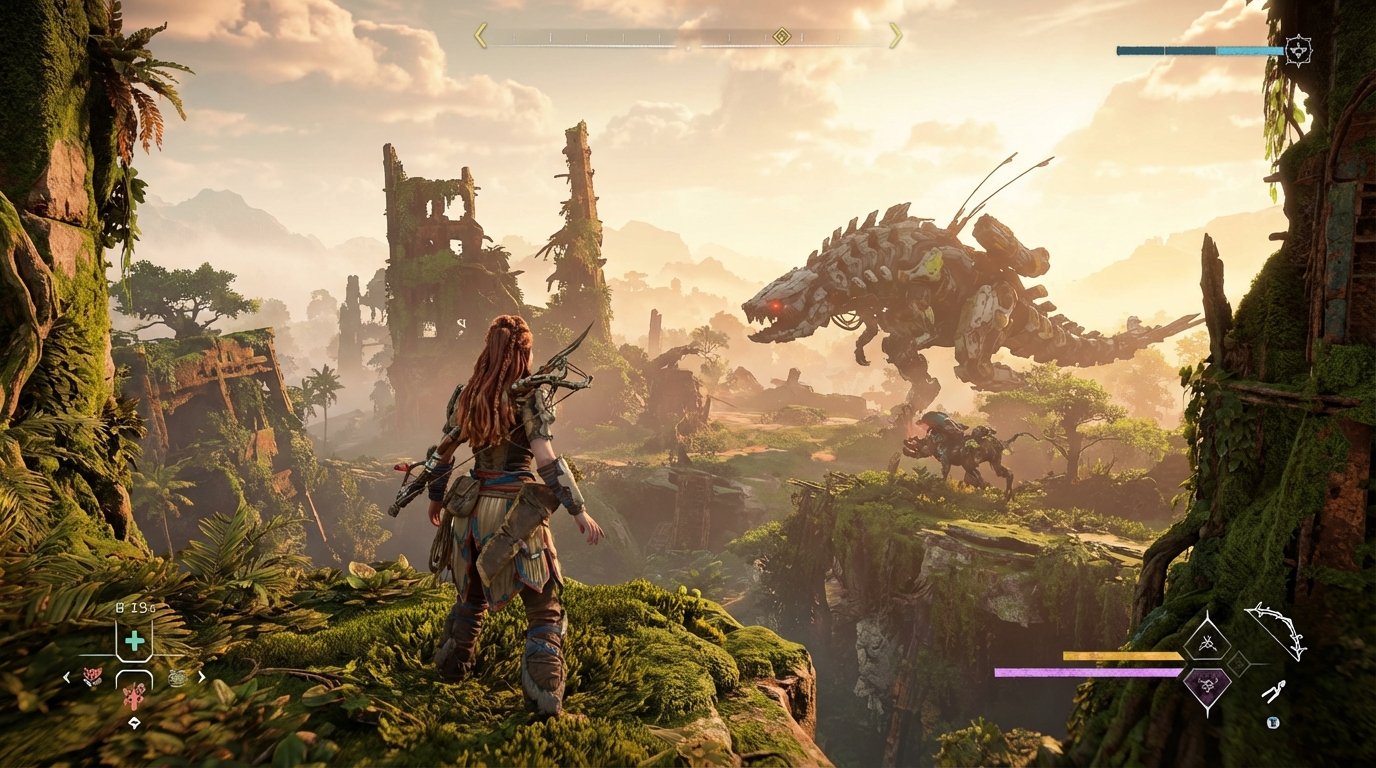Select the round trap item on the right
1376x768 pixels.
177,677
